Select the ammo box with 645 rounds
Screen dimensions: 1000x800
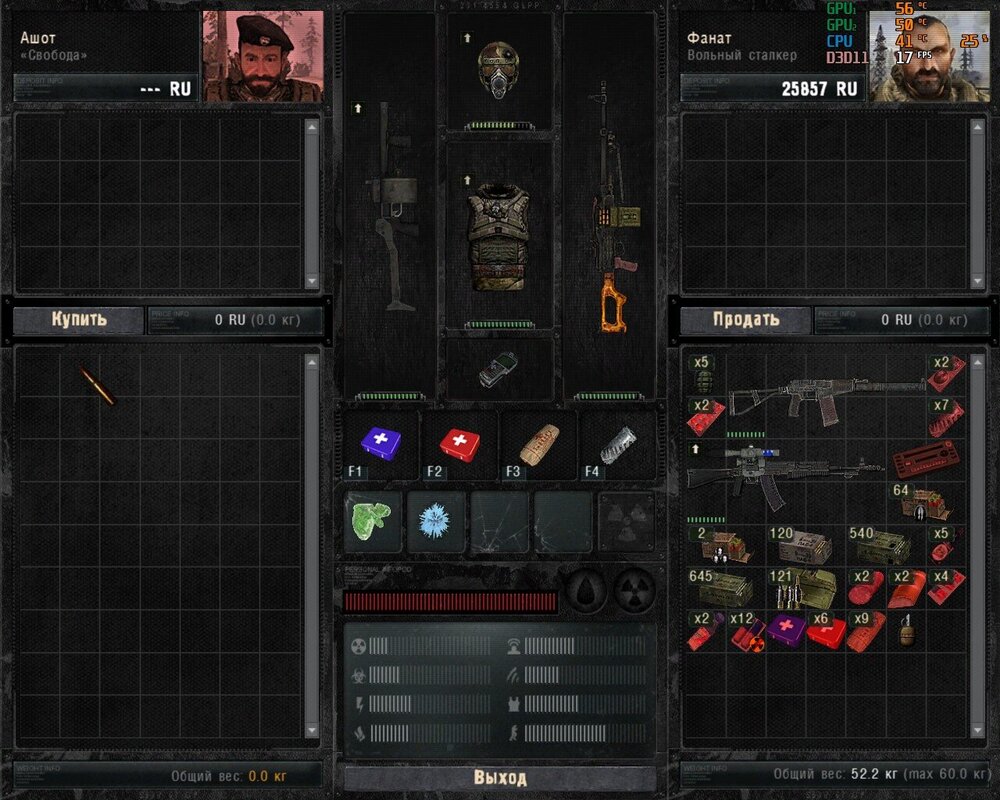click(x=716, y=588)
